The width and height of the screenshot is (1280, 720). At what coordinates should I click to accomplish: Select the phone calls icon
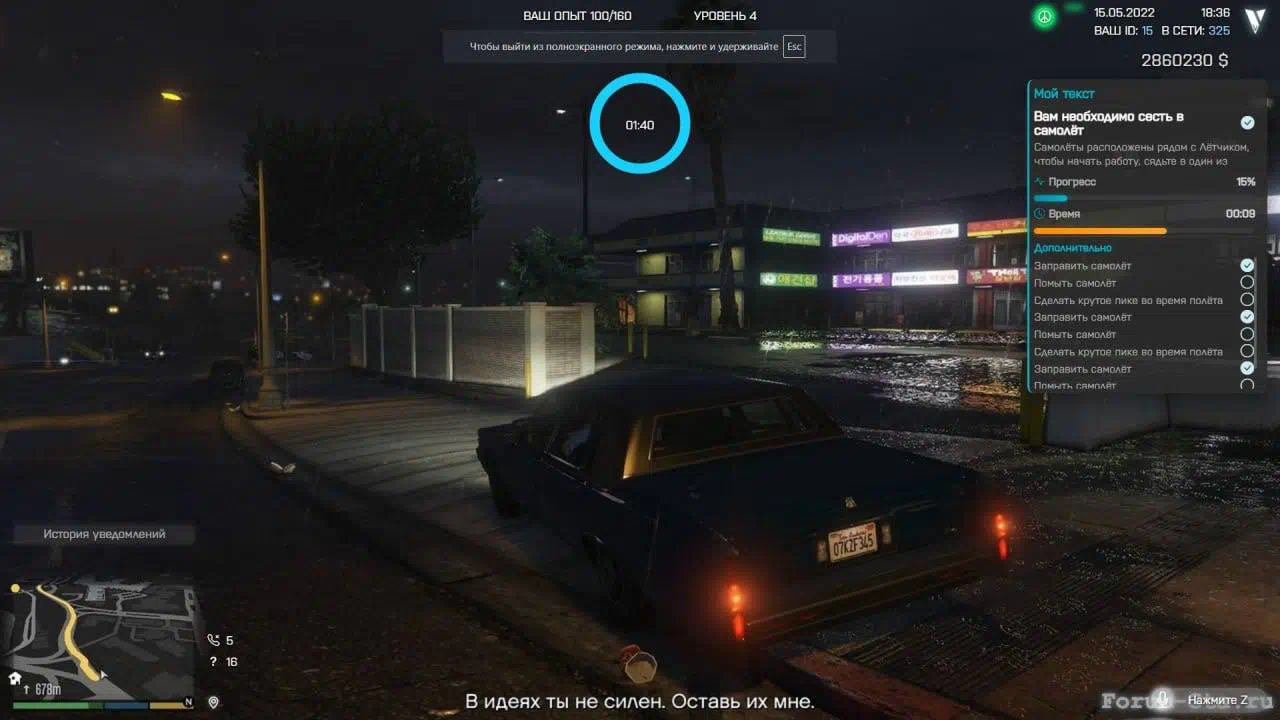pyautogui.click(x=213, y=640)
